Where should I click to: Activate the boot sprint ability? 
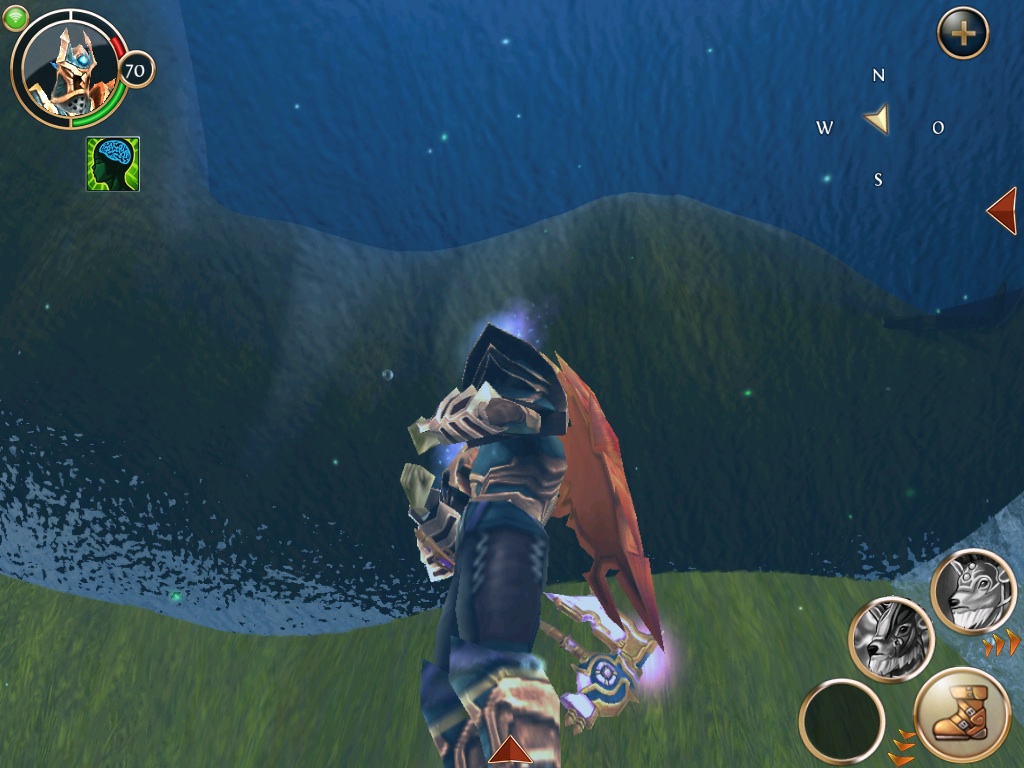pos(961,716)
